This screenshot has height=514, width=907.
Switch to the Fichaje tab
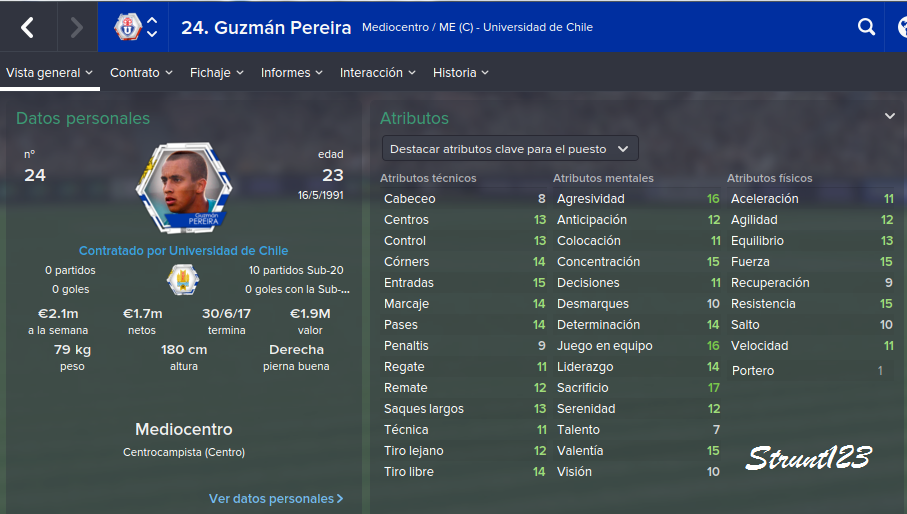click(x=217, y=73)
